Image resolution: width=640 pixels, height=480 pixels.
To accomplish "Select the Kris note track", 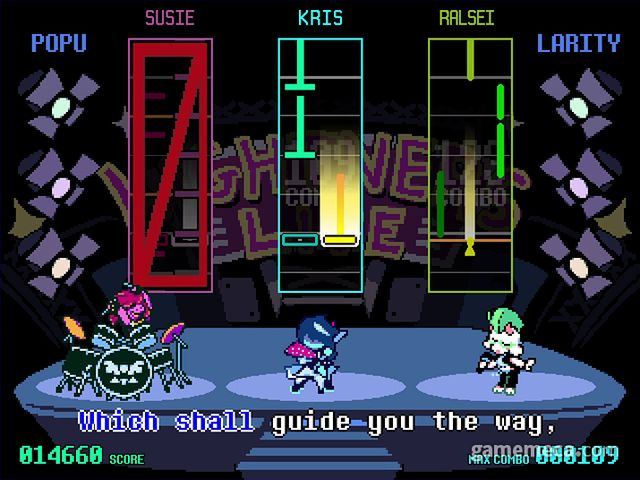I will click(x=320, y=165).
